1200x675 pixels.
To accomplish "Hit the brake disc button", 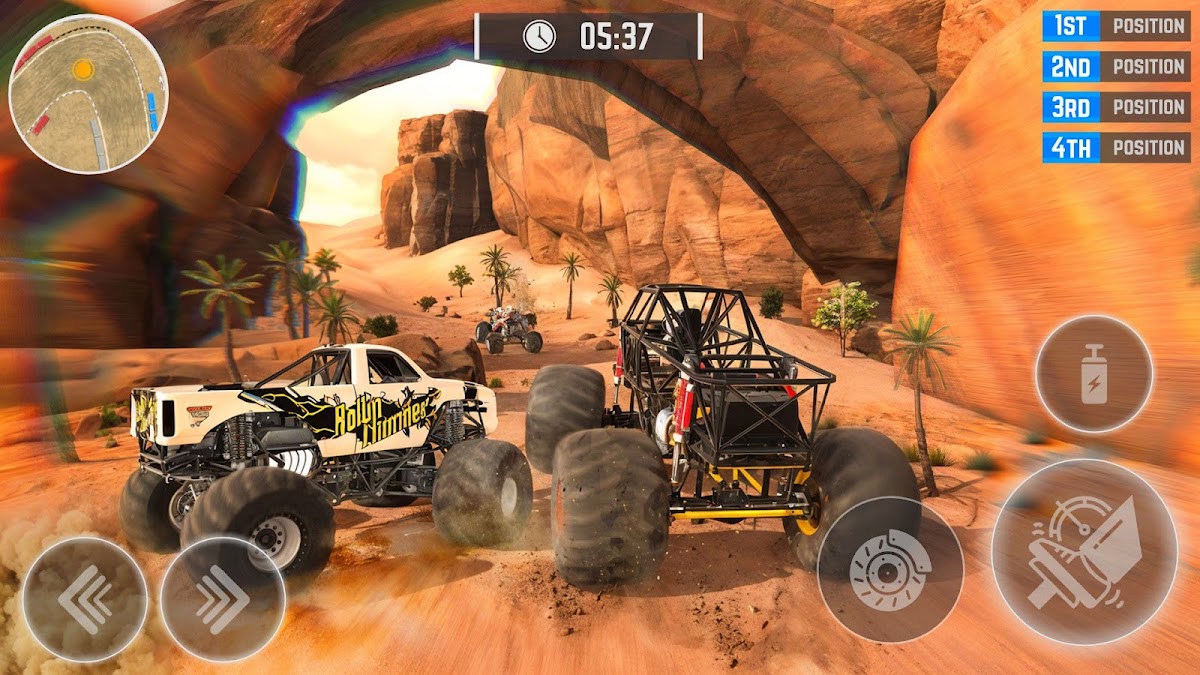I will [890, 569].
